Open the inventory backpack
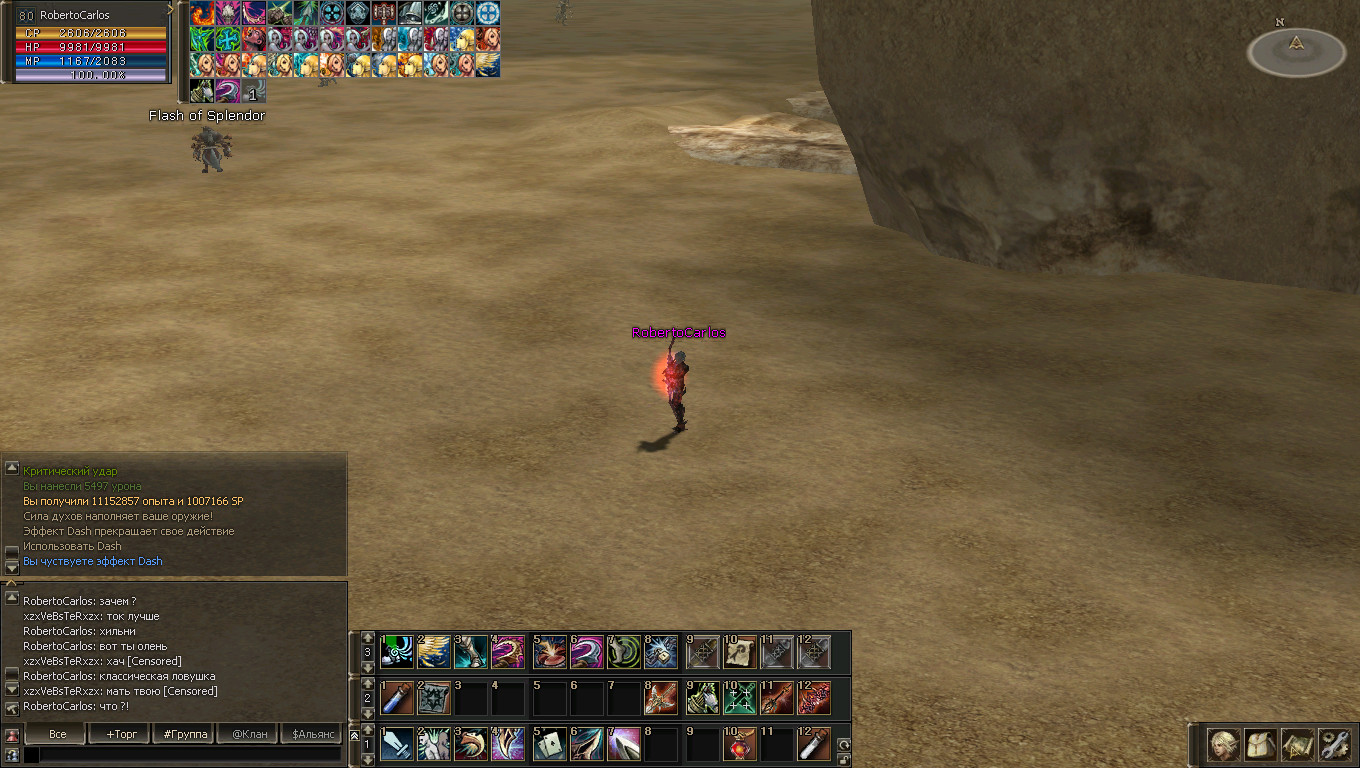Screen dimensions: 1360x768 1260,744
